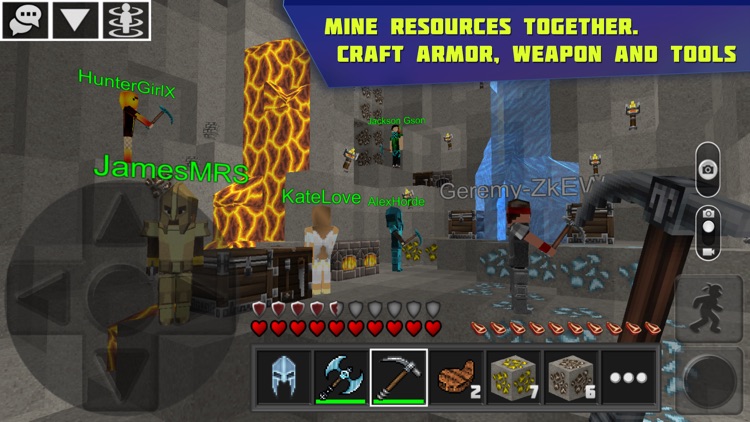
Task: Equip the double-bladed battle axe slot
Action: [x=341, y=377]
